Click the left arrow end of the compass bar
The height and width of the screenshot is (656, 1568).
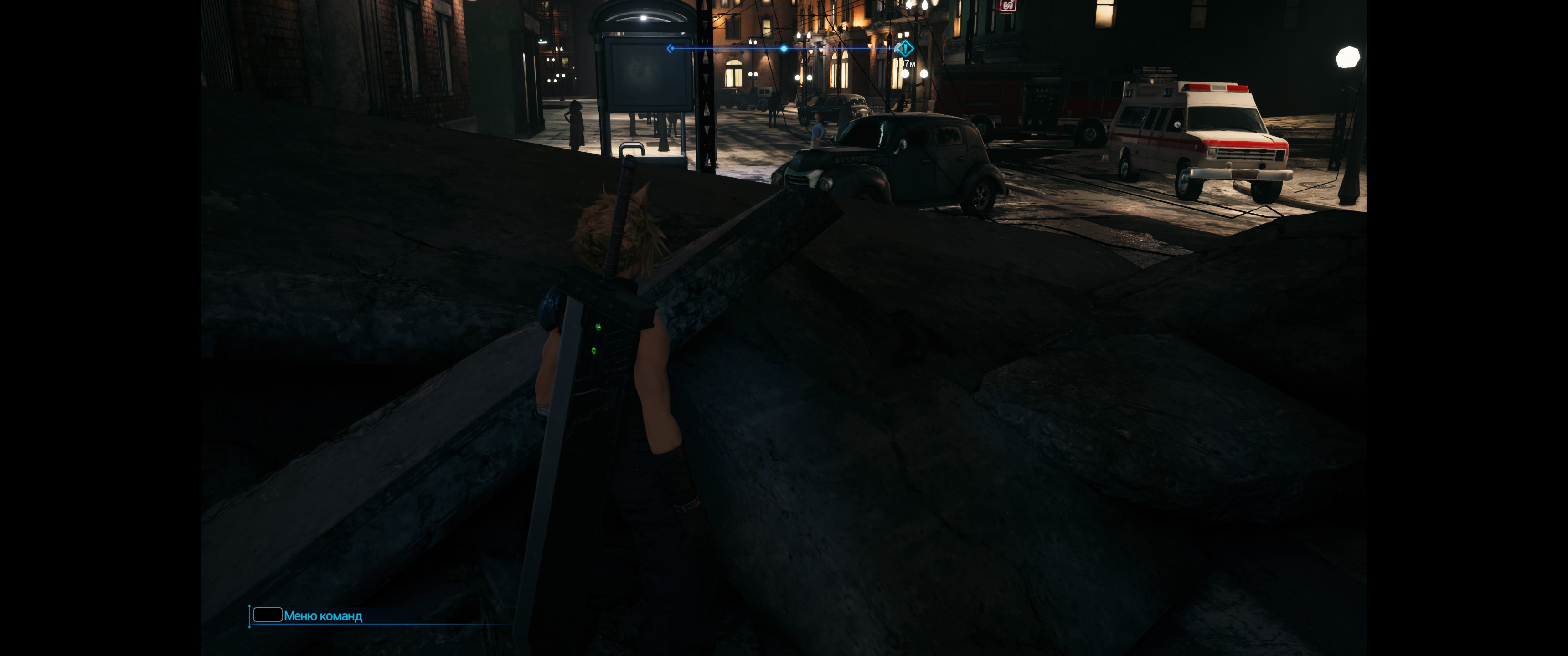[x=670, y=48]
